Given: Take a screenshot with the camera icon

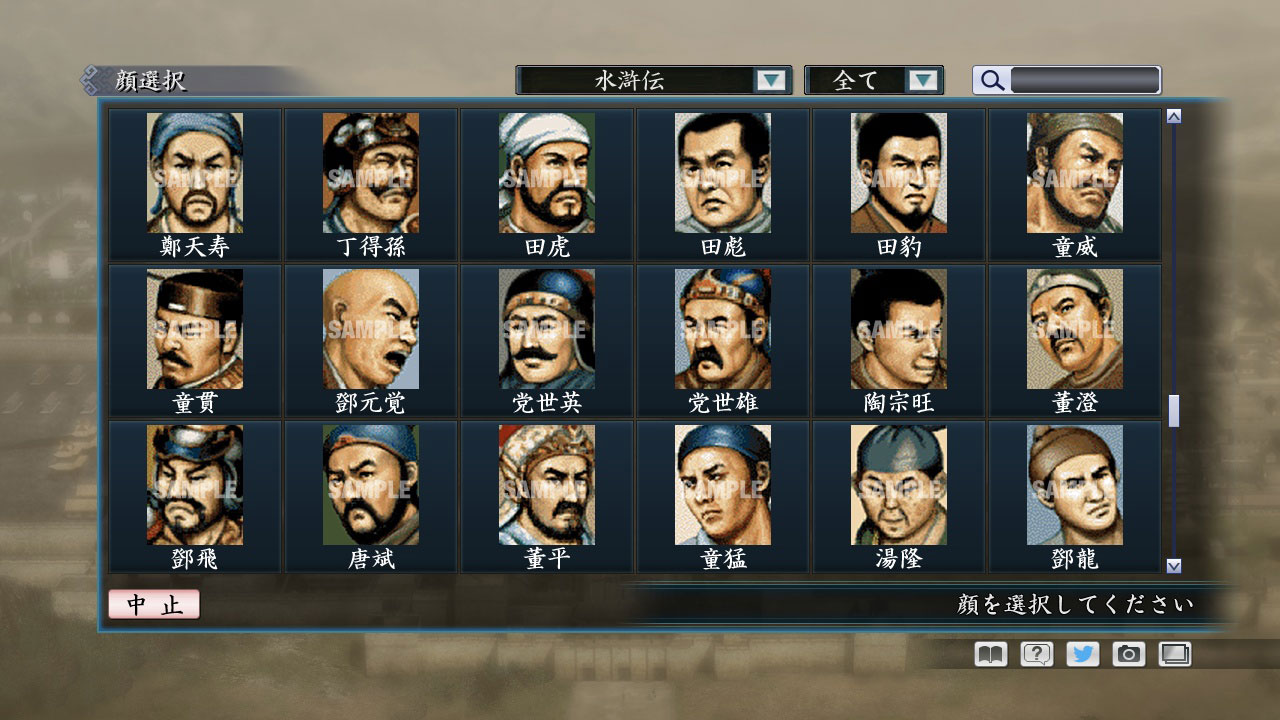Looking at the screenshot, I should pos(1128,654).
